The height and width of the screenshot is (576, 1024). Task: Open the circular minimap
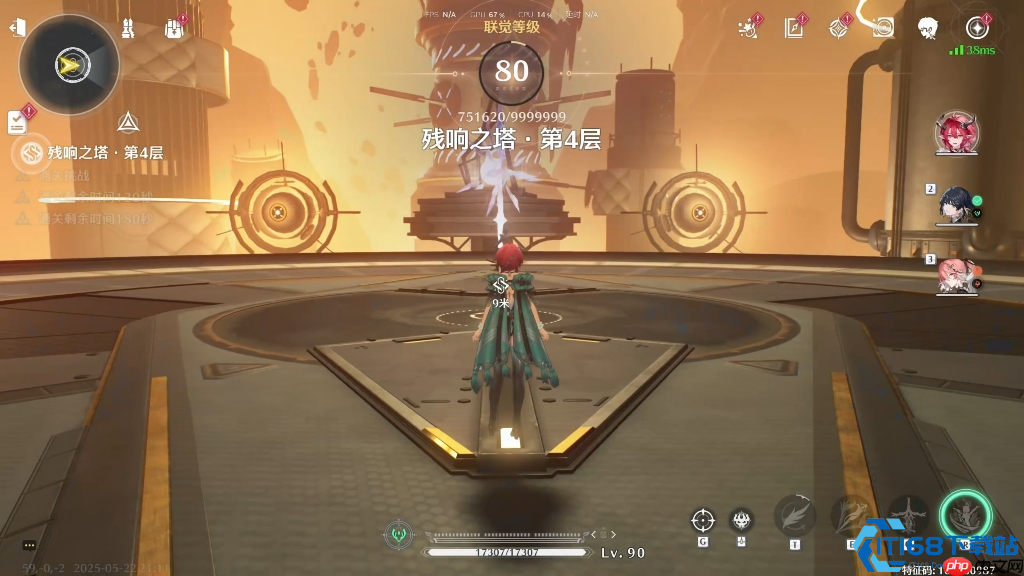tap(69, 65)
